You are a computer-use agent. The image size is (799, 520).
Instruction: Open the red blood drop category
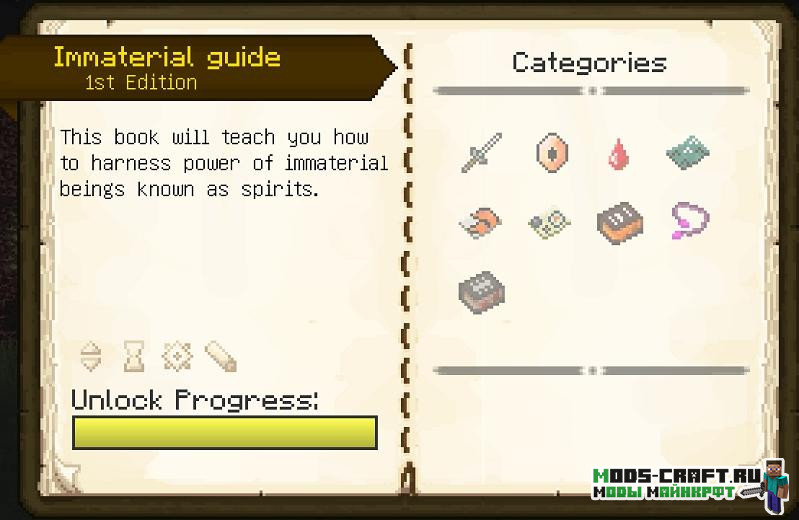[619, 155]
